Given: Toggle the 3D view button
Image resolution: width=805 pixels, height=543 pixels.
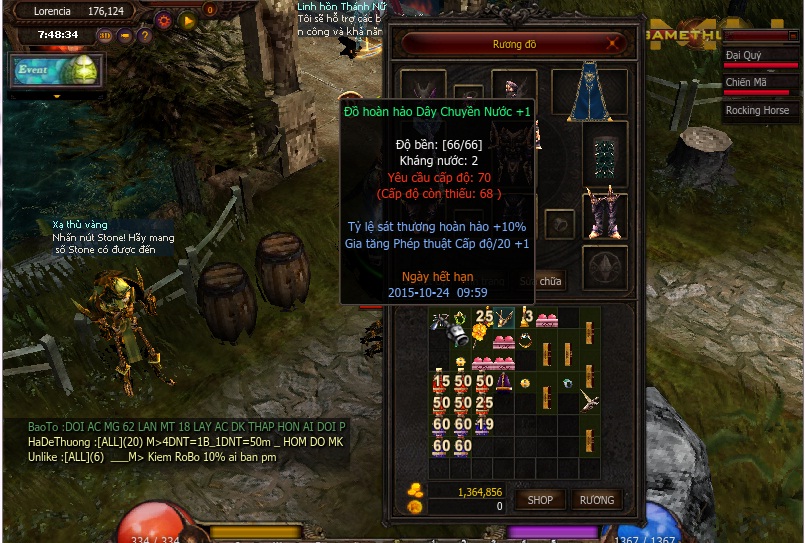Looking at the screenshot, I should [x=106, y=36].
